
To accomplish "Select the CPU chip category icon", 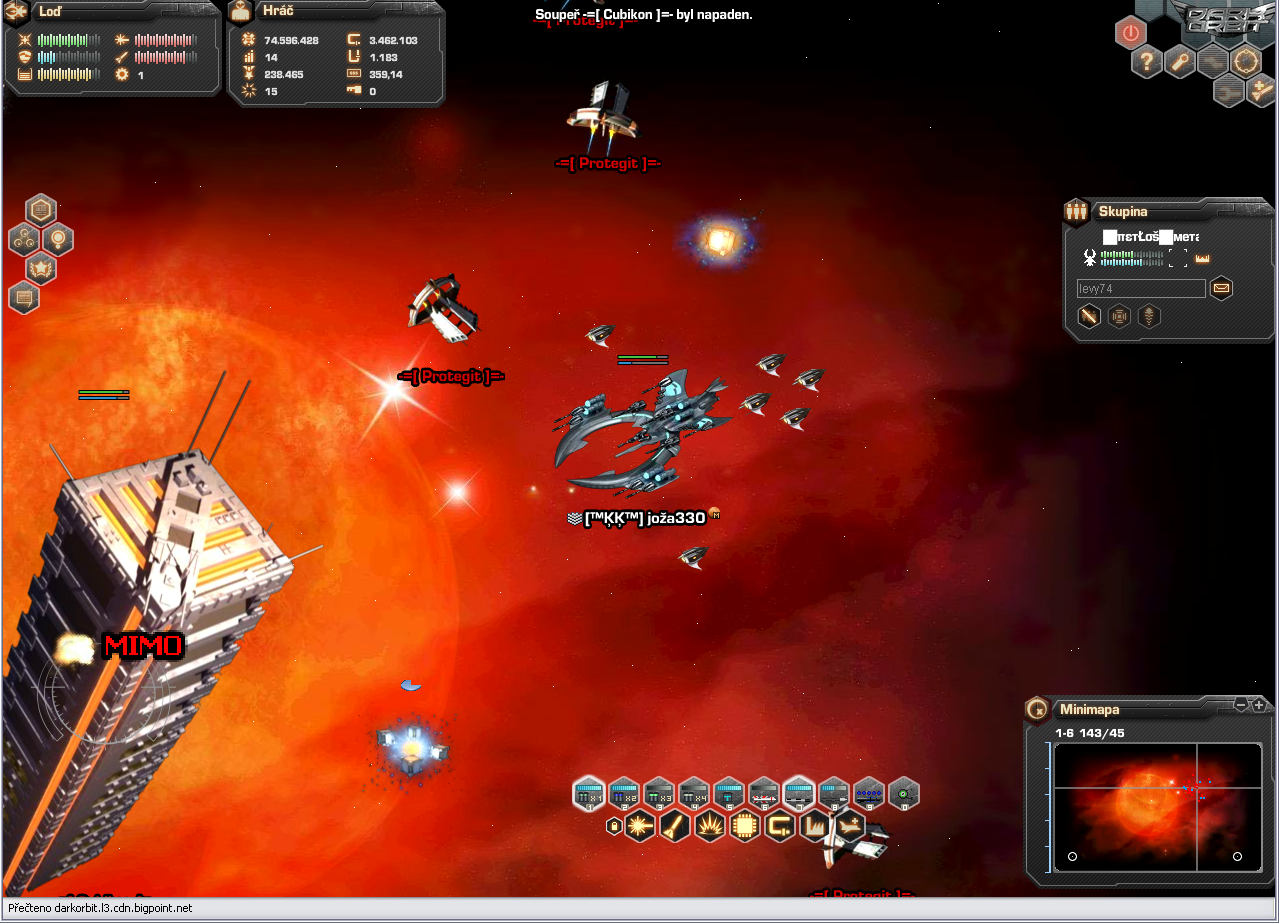I will 744,826.
